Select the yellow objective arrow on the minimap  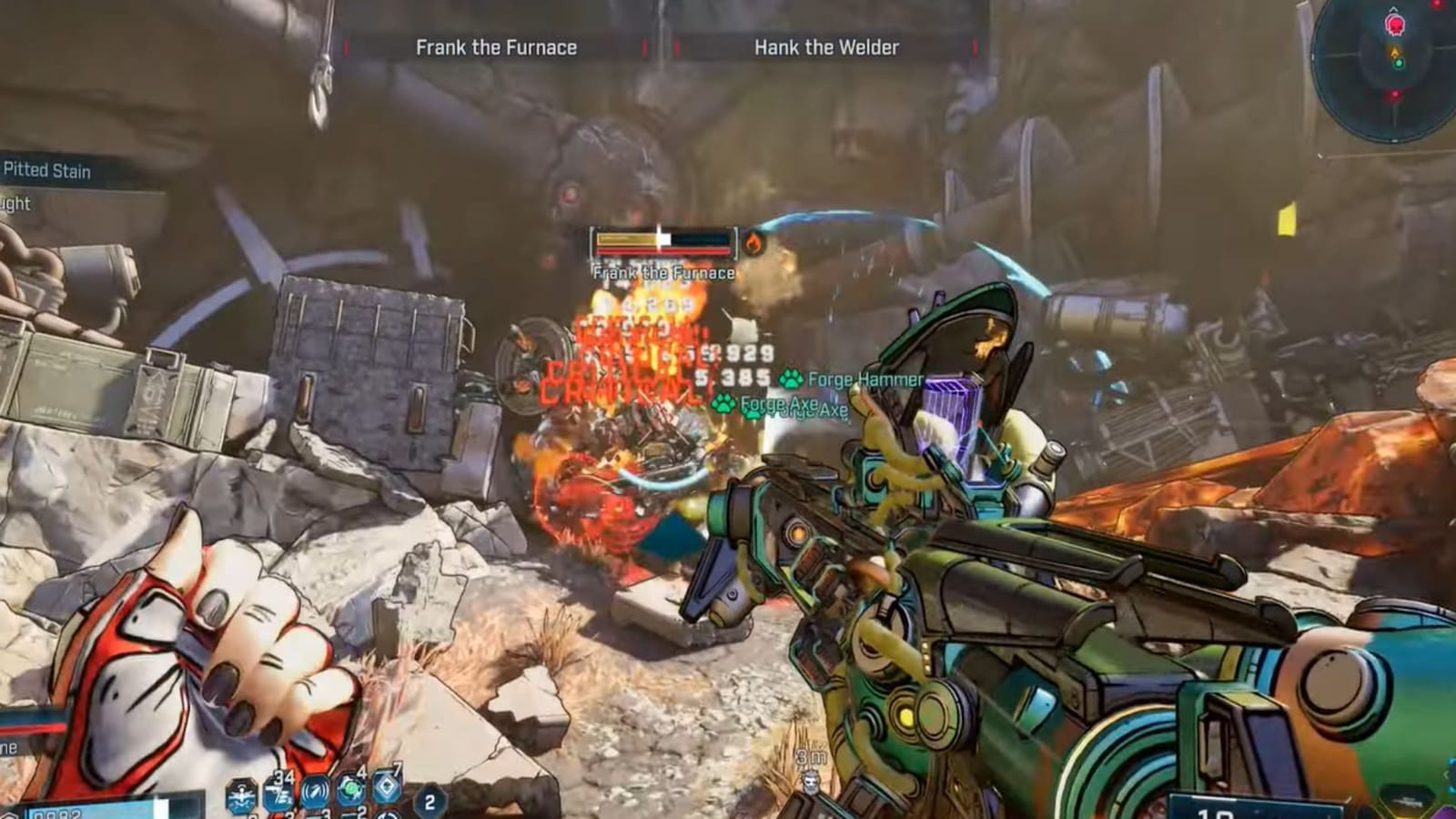pyautogui.click(x=1395, y=51)
